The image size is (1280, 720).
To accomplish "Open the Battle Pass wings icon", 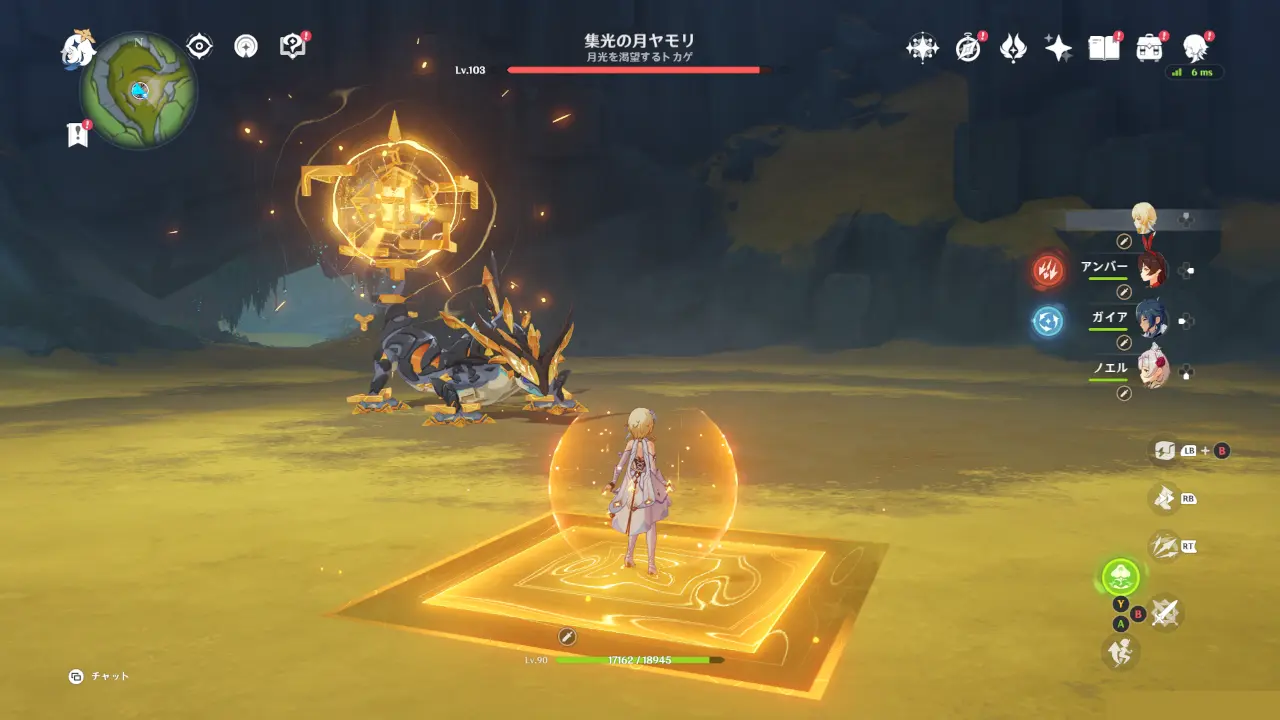I will (x=1013, y=47).
